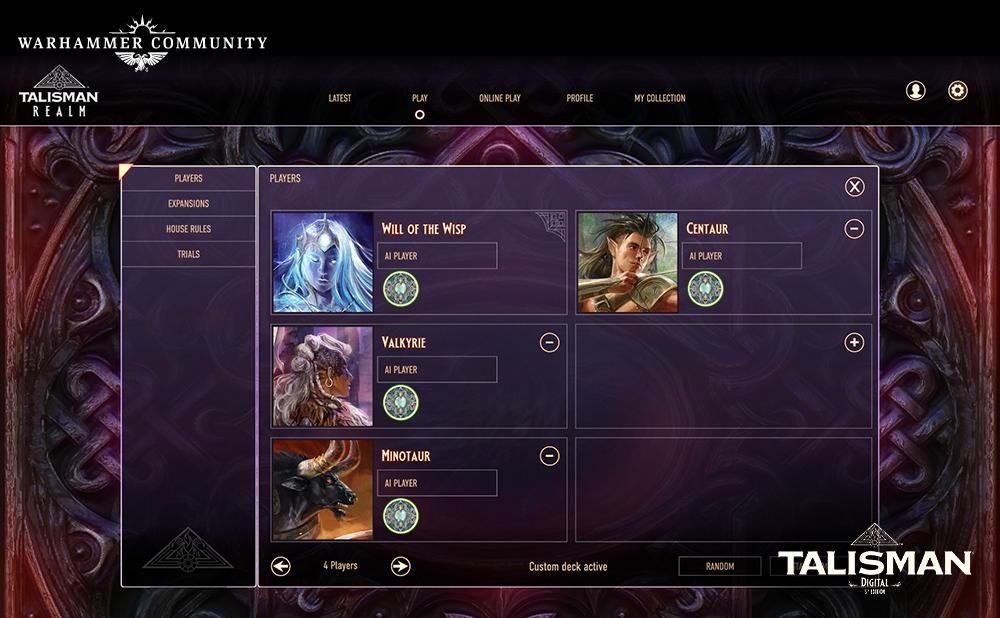Add a player to the empty slot
This screenshot has height=618, width=1000.
854,343
